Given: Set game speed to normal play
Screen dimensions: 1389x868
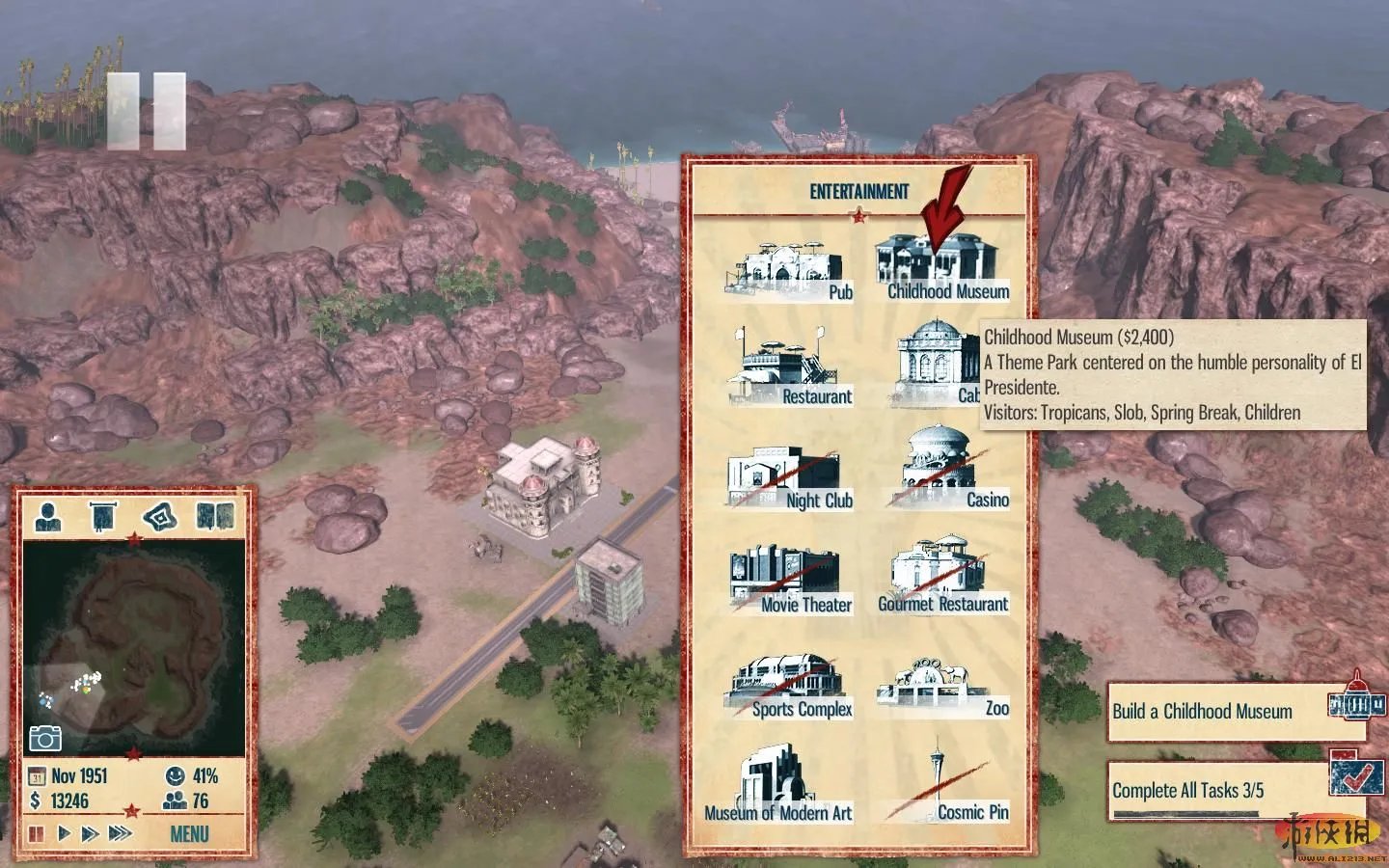Looking at the screenshot, I should [x=65, y=833].
